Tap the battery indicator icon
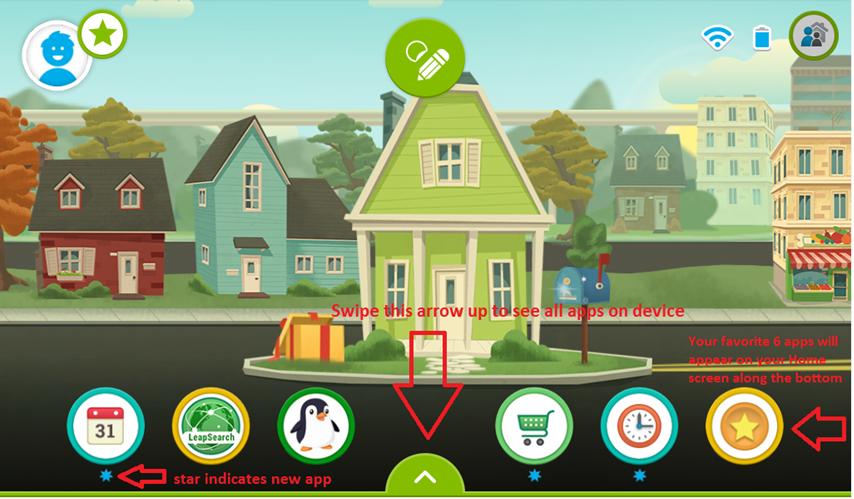854x499 pixels. pyautogui.click(x=763, y=38)
